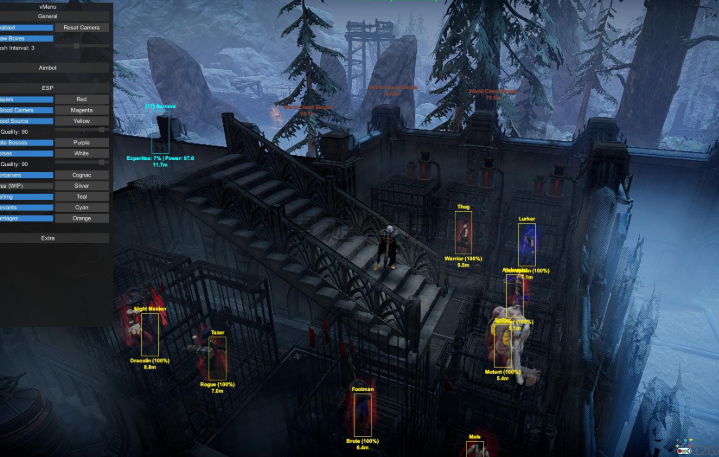Viewport: 719px width, 457px height.
Task: Select the ESP section header
Action: tap(48, 88)
